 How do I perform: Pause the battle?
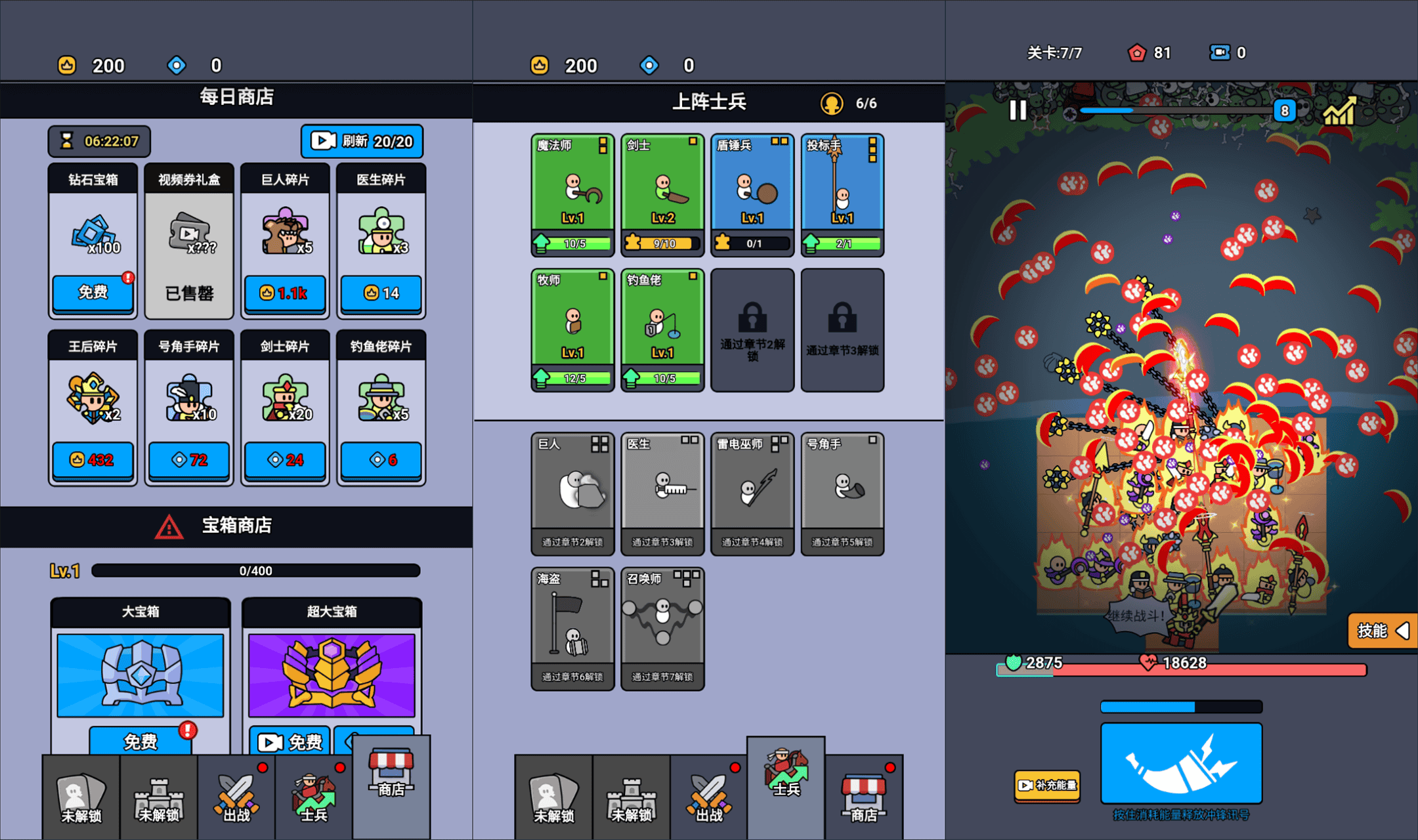click(x=1018, y=110)
